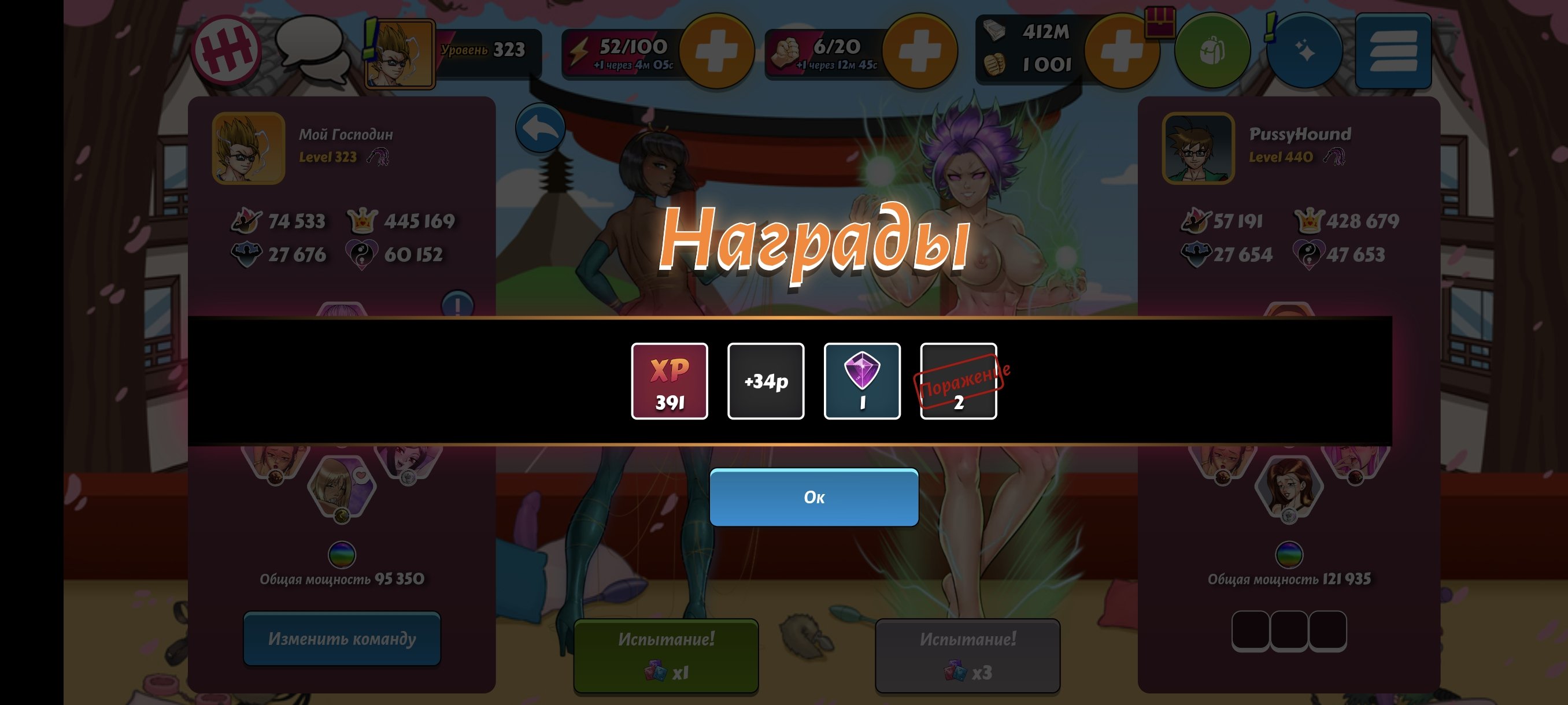Click the +34p reward tile
Image resolution: width=1568 pixels, height=705 pixels.
tap(765, 381)
